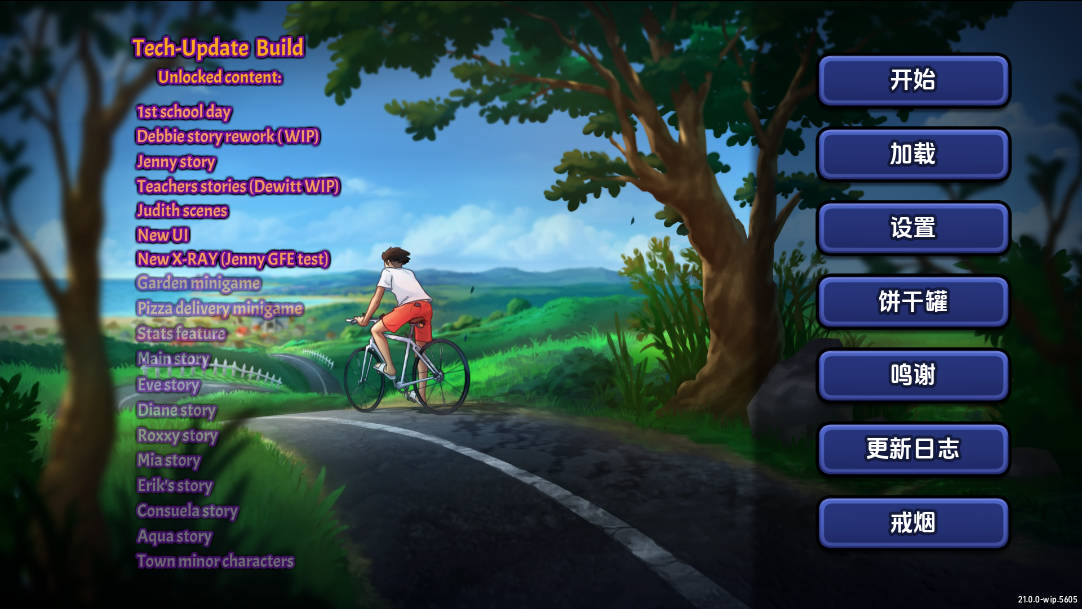Screen dimensions: 1082x609
Task: Open the 更新日志 (Changelog) button
Action: tap(913, 449)
